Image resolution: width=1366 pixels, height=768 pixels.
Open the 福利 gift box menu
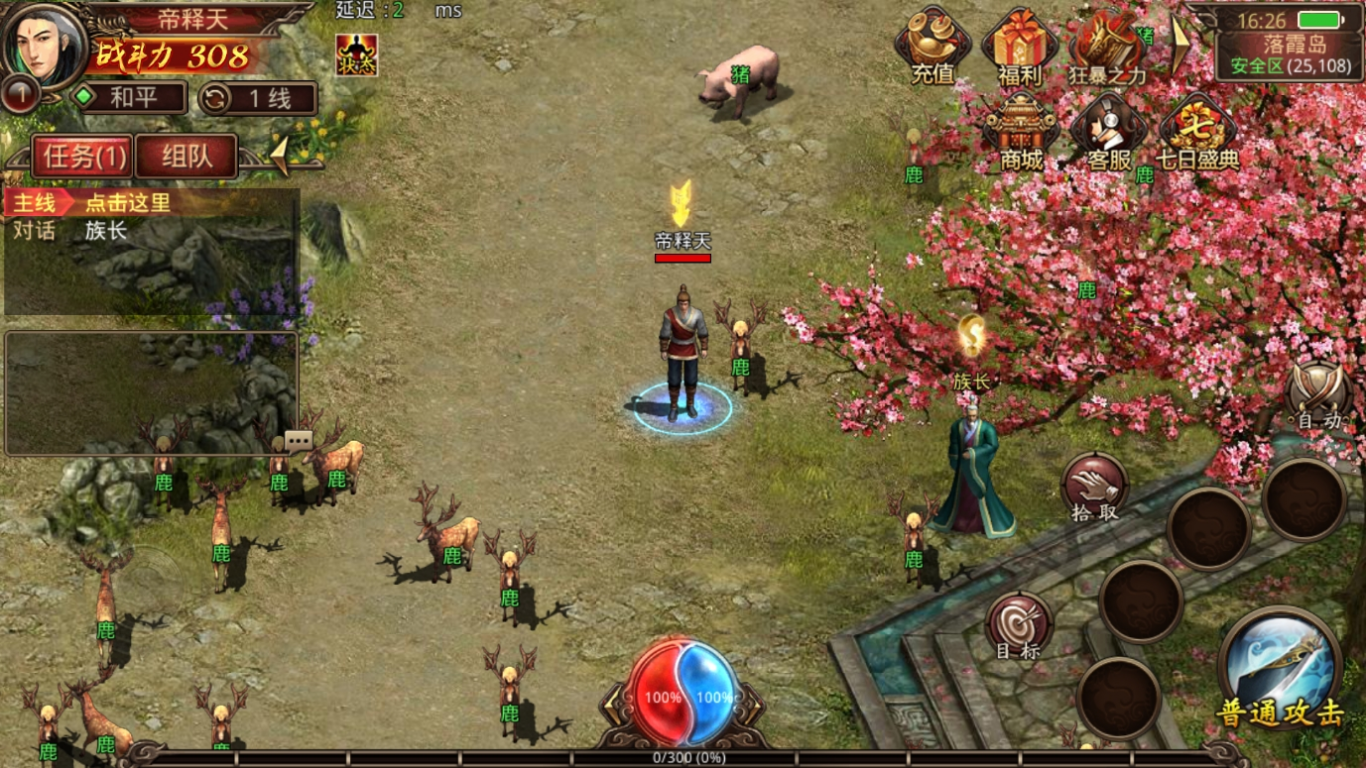coord(1019,47)
